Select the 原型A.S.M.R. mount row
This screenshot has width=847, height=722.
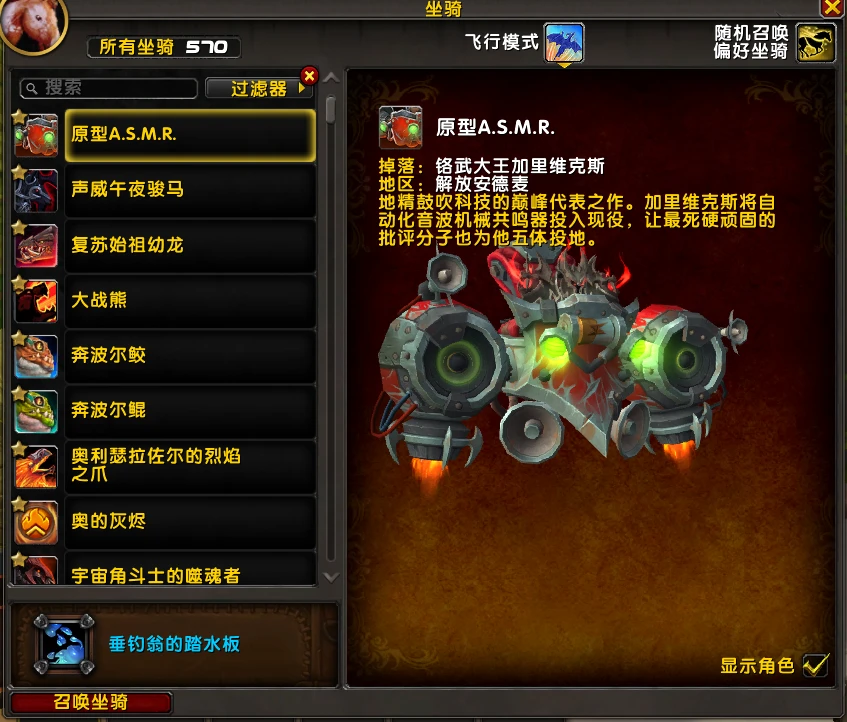pos(190,134)
